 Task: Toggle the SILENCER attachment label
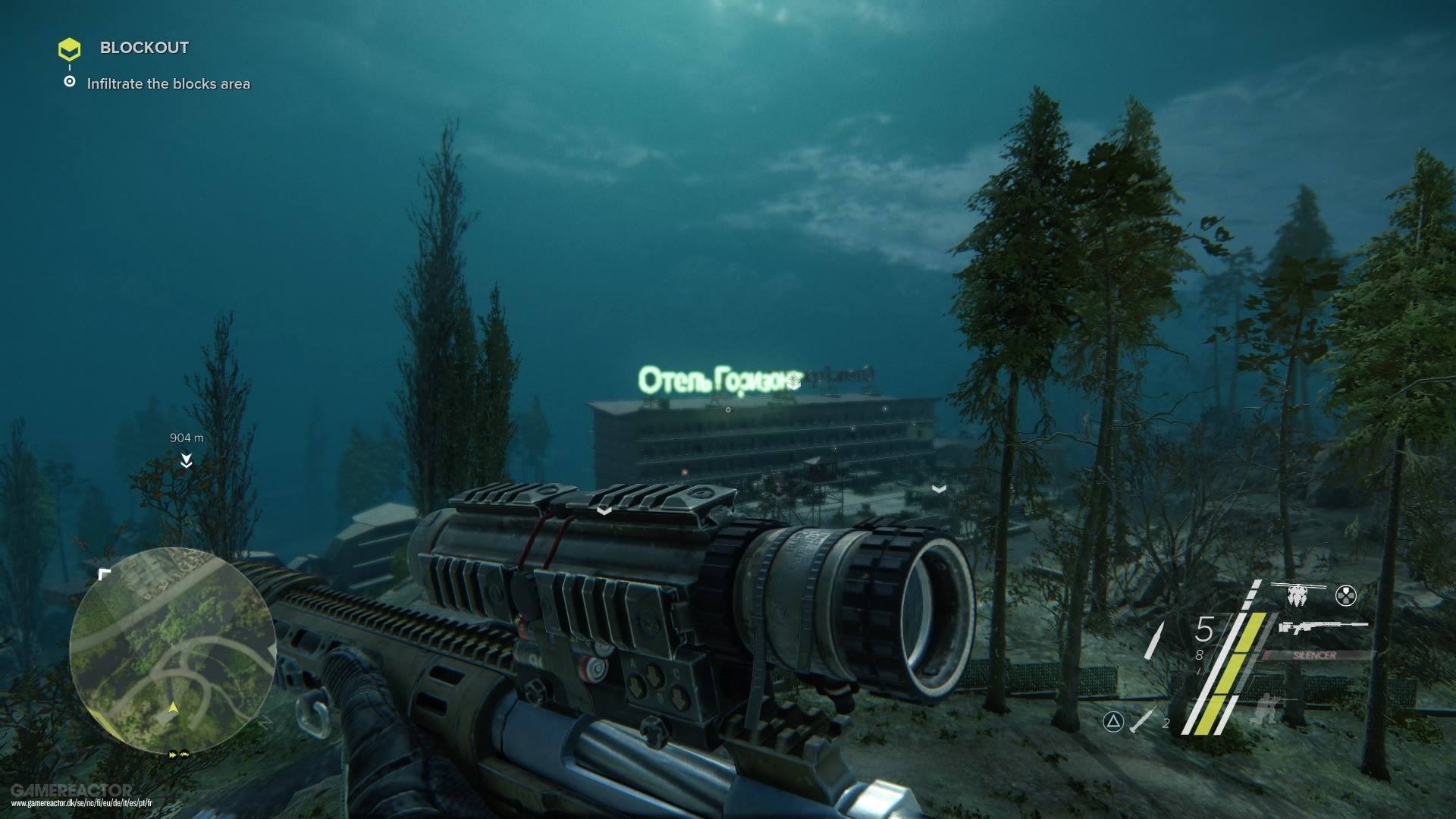pos(1314,655)
